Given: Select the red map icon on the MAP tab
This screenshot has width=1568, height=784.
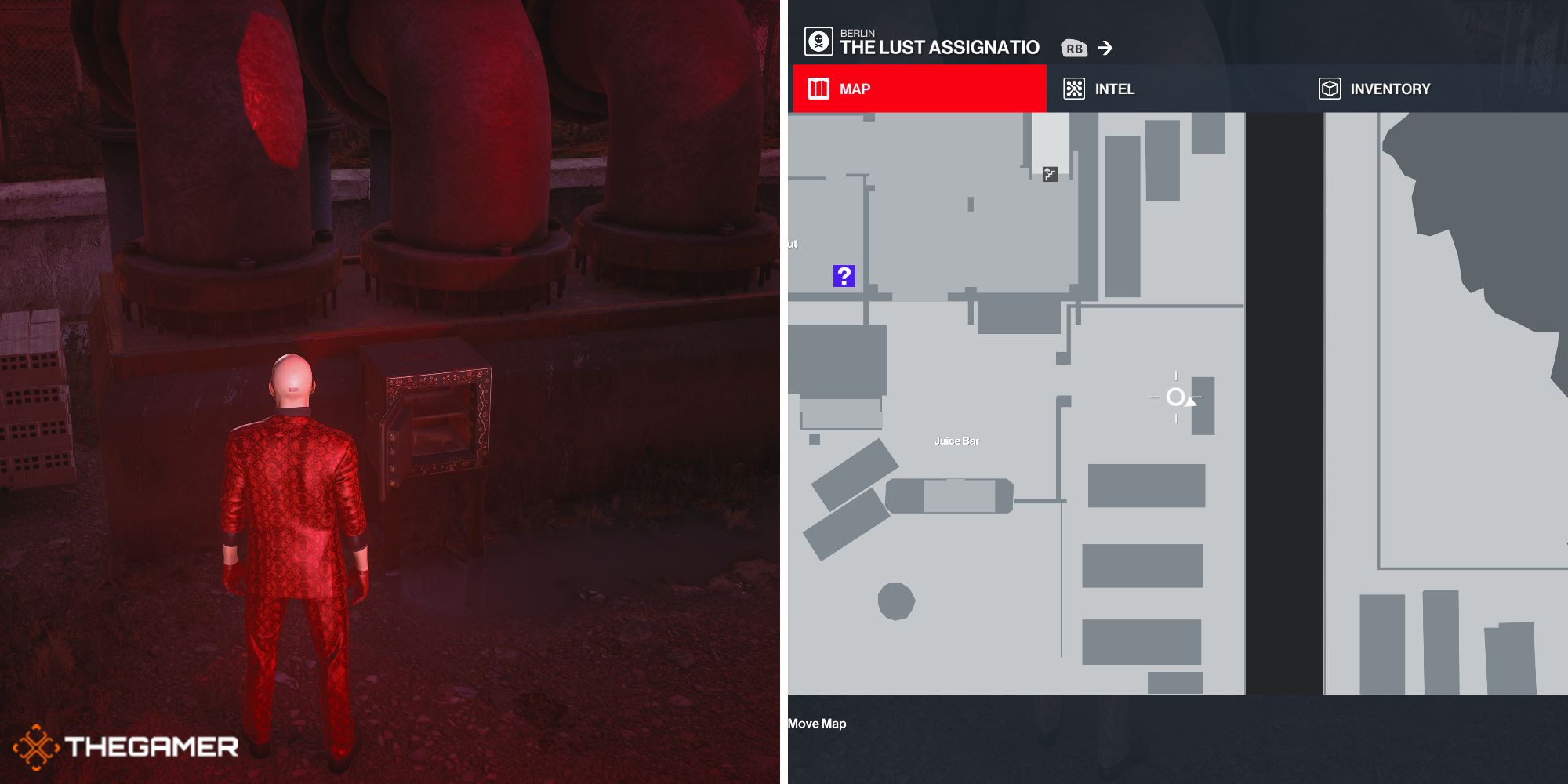Looking at the screenshot, I should coord(818,89).
